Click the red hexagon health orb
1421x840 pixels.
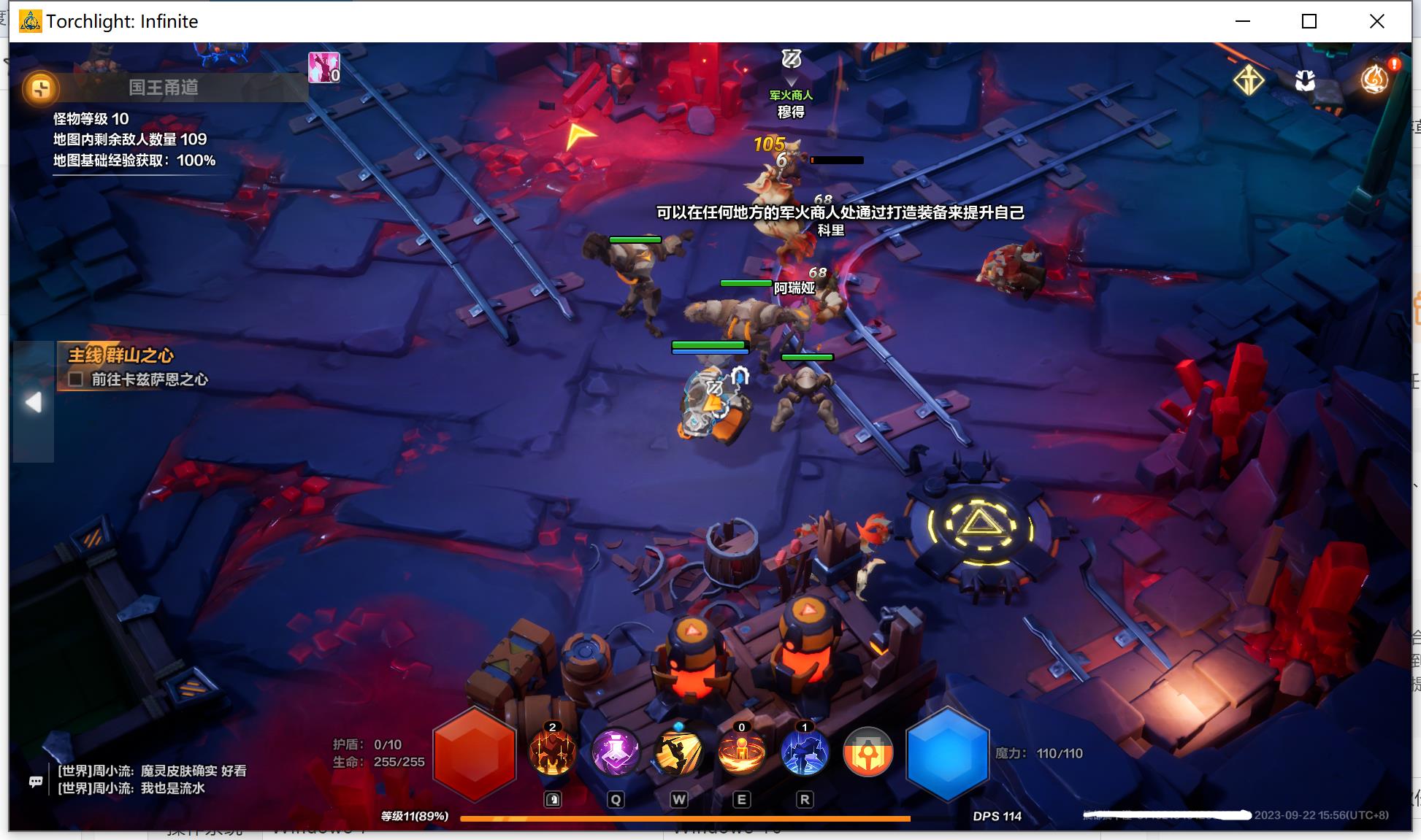click(x=475, y=753)
